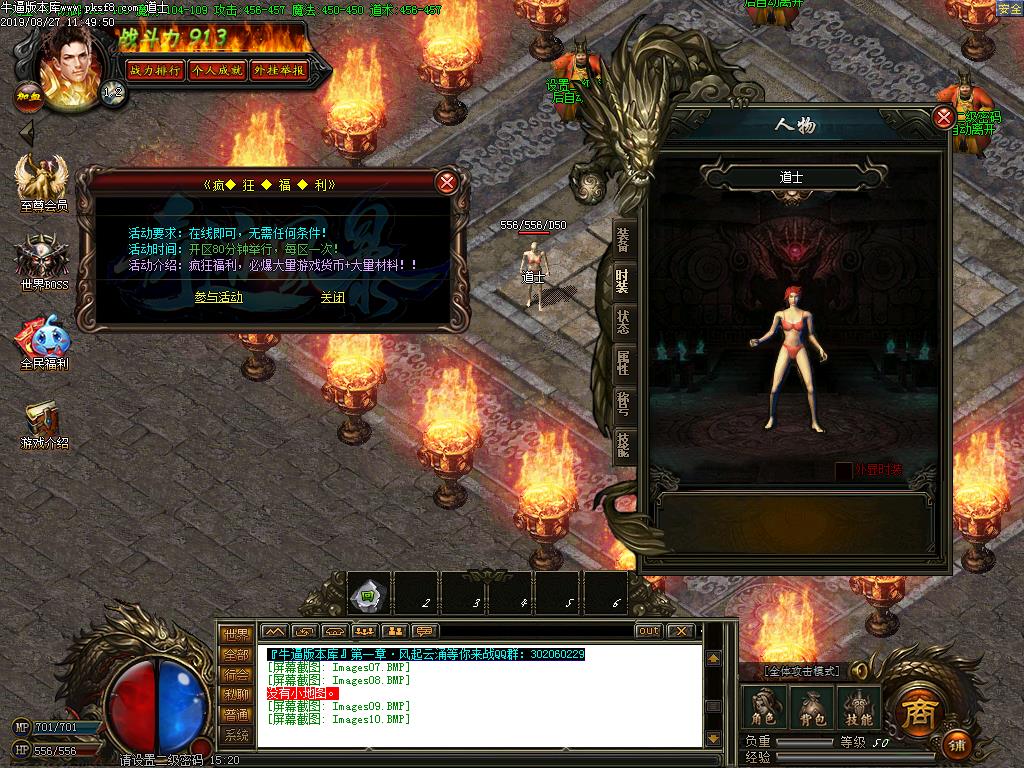Close the 人物 character panel
1024x768 pixels.
tap(943, 118)
